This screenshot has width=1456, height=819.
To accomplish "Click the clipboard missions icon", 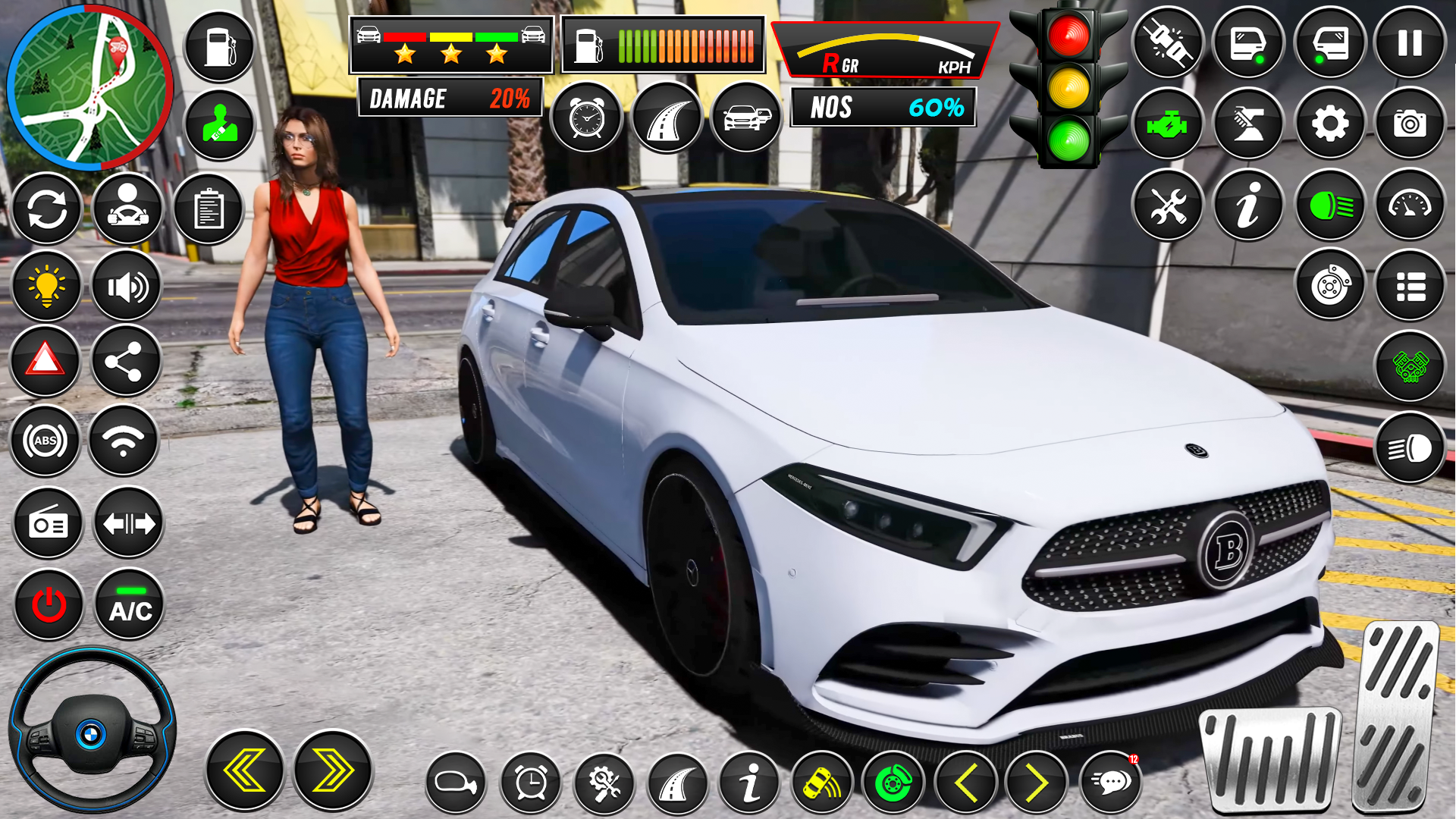I will coord(209,209).
